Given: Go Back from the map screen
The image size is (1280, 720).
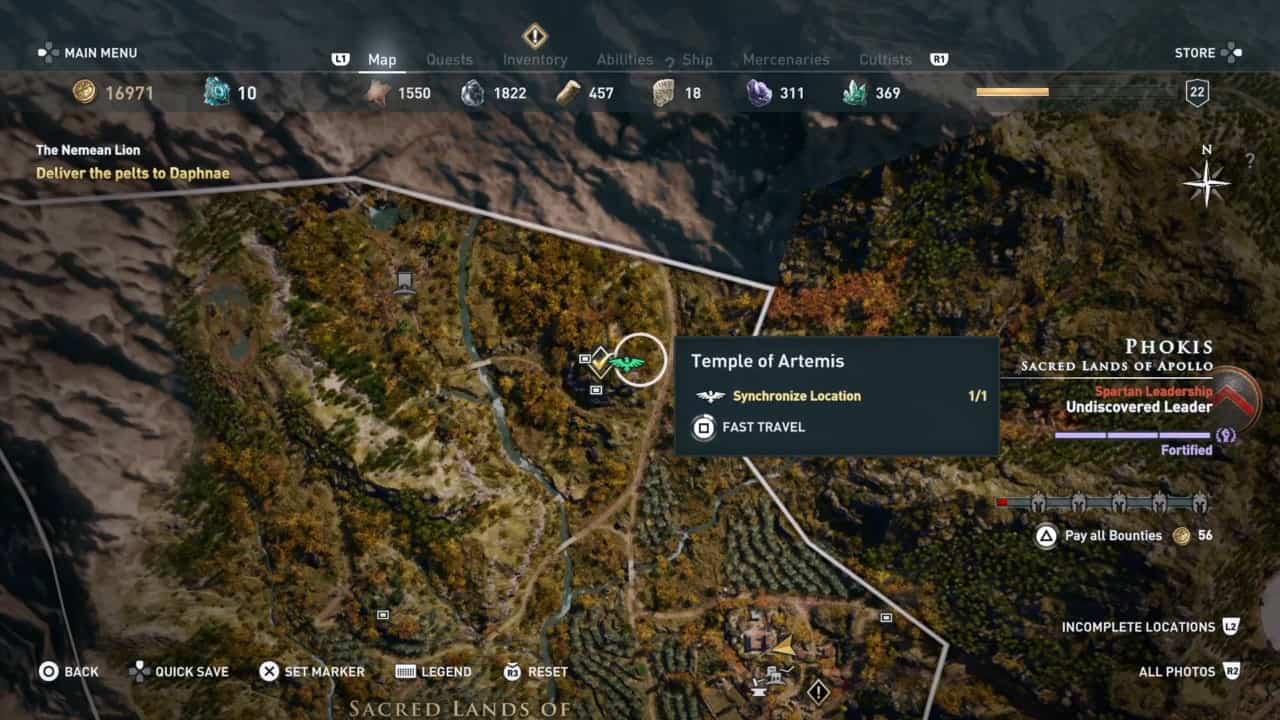Looking at the screenshot, I should click(x=69, y=672).
